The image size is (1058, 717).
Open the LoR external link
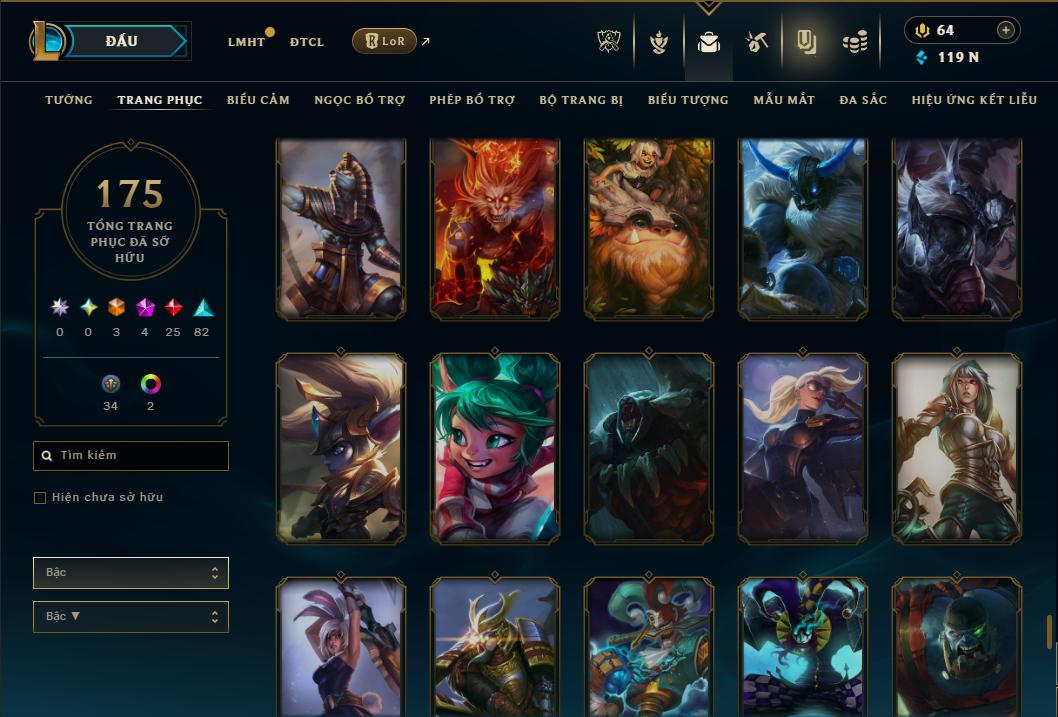(385, 41)
